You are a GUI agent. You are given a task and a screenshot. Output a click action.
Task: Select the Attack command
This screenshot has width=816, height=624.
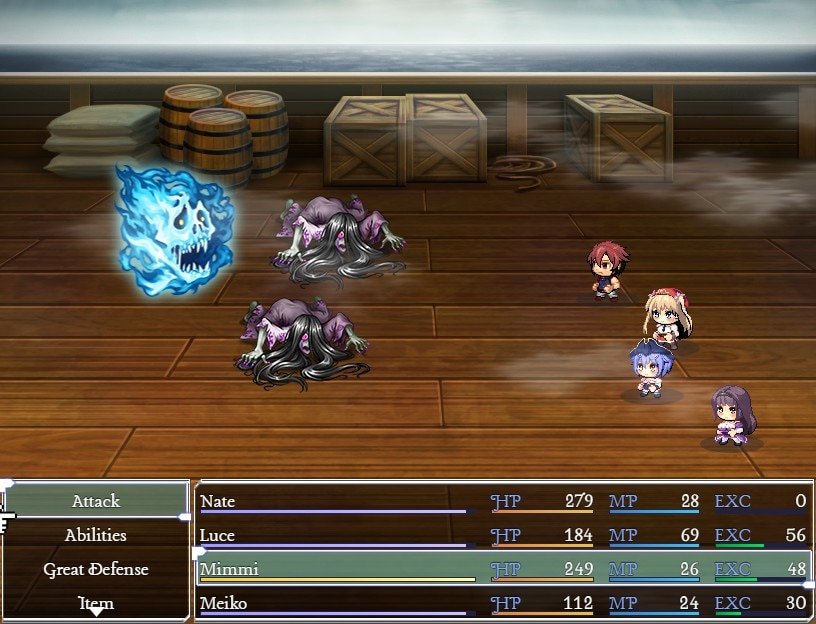(x=96, y=501)
